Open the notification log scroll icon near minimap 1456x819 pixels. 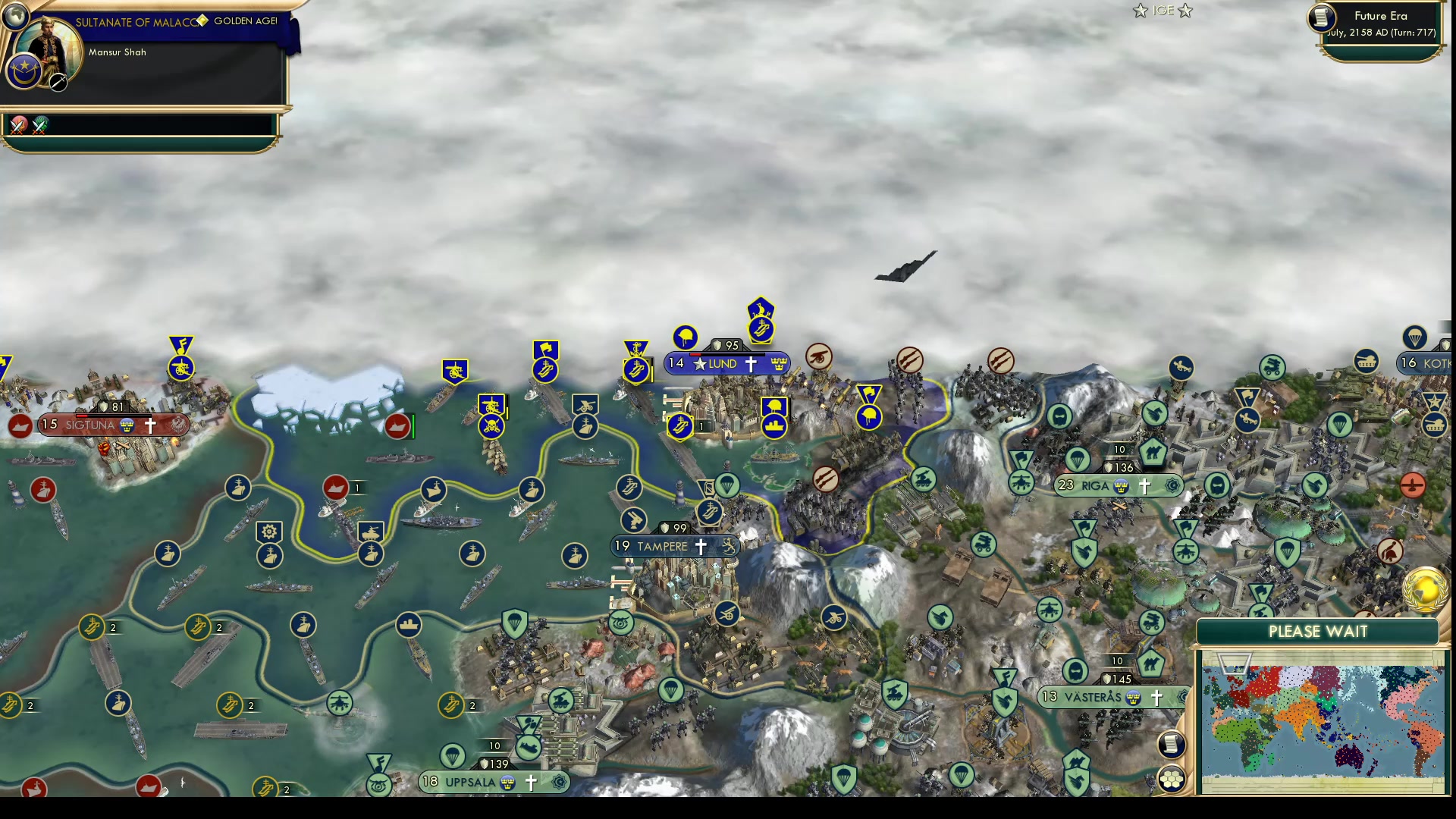(1171, 745)
